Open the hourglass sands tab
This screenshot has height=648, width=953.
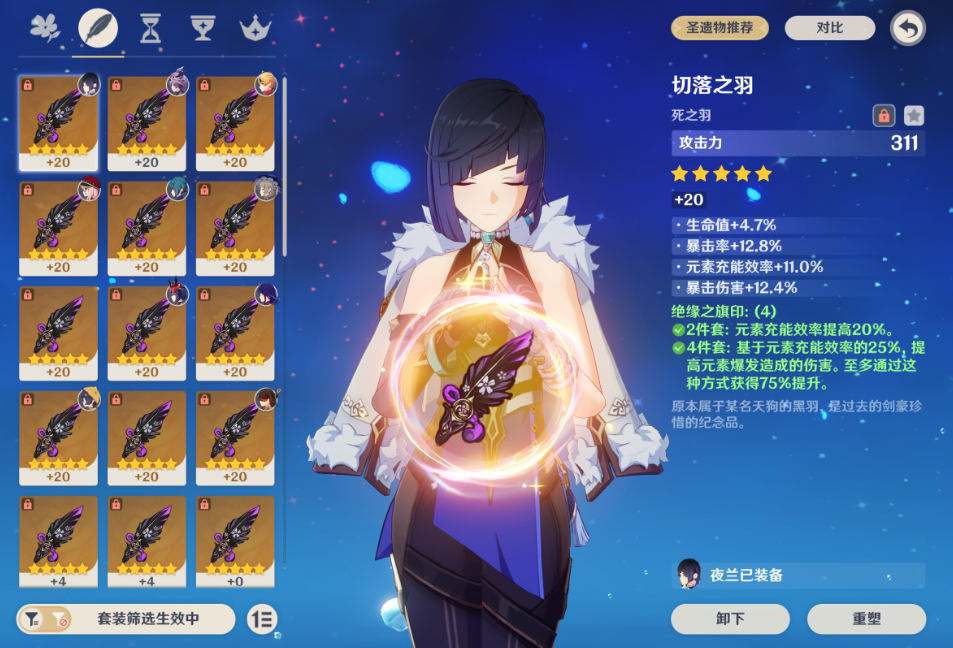151,27
